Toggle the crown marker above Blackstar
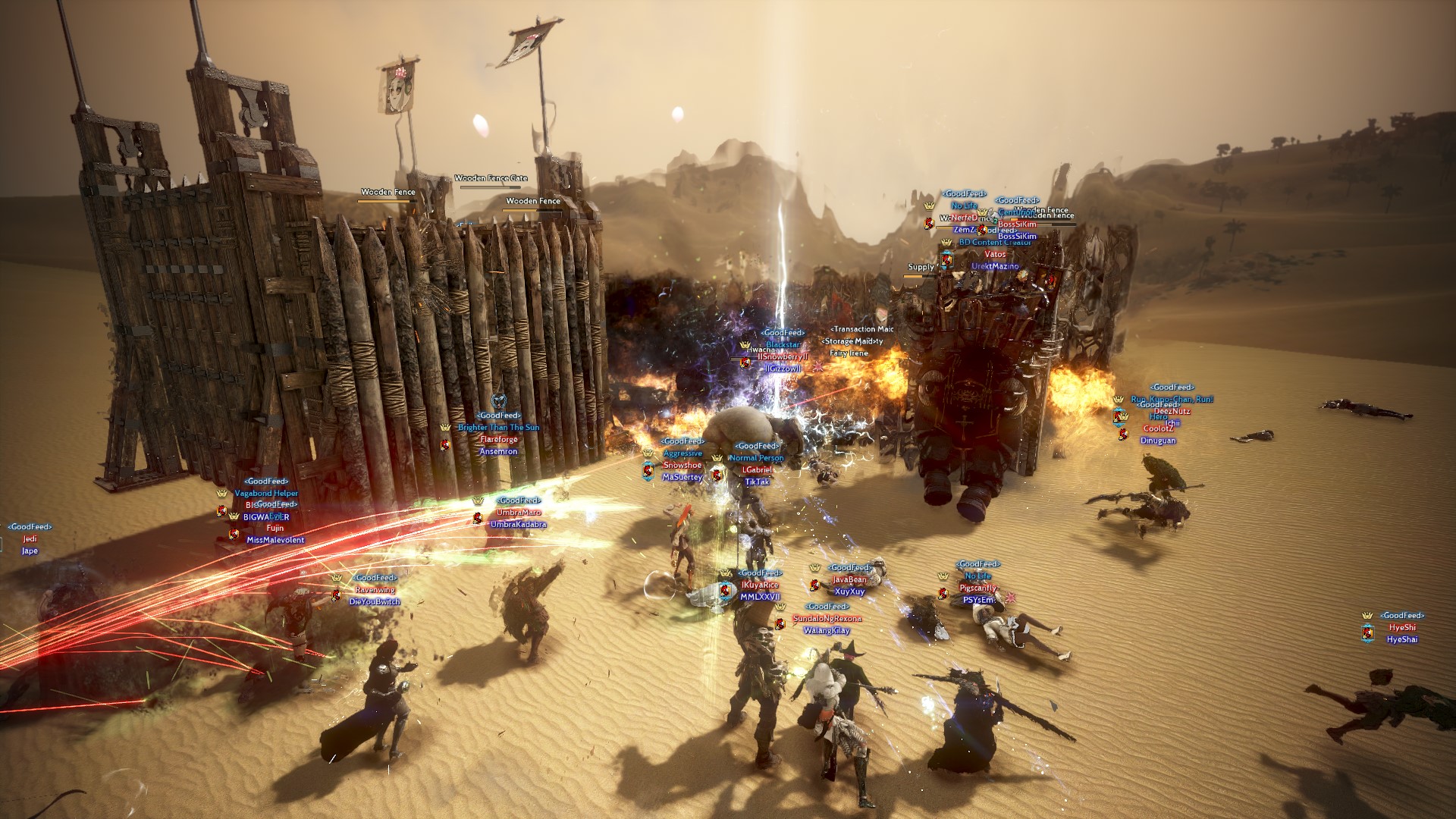1456x819 pixels. click(744, 345)
